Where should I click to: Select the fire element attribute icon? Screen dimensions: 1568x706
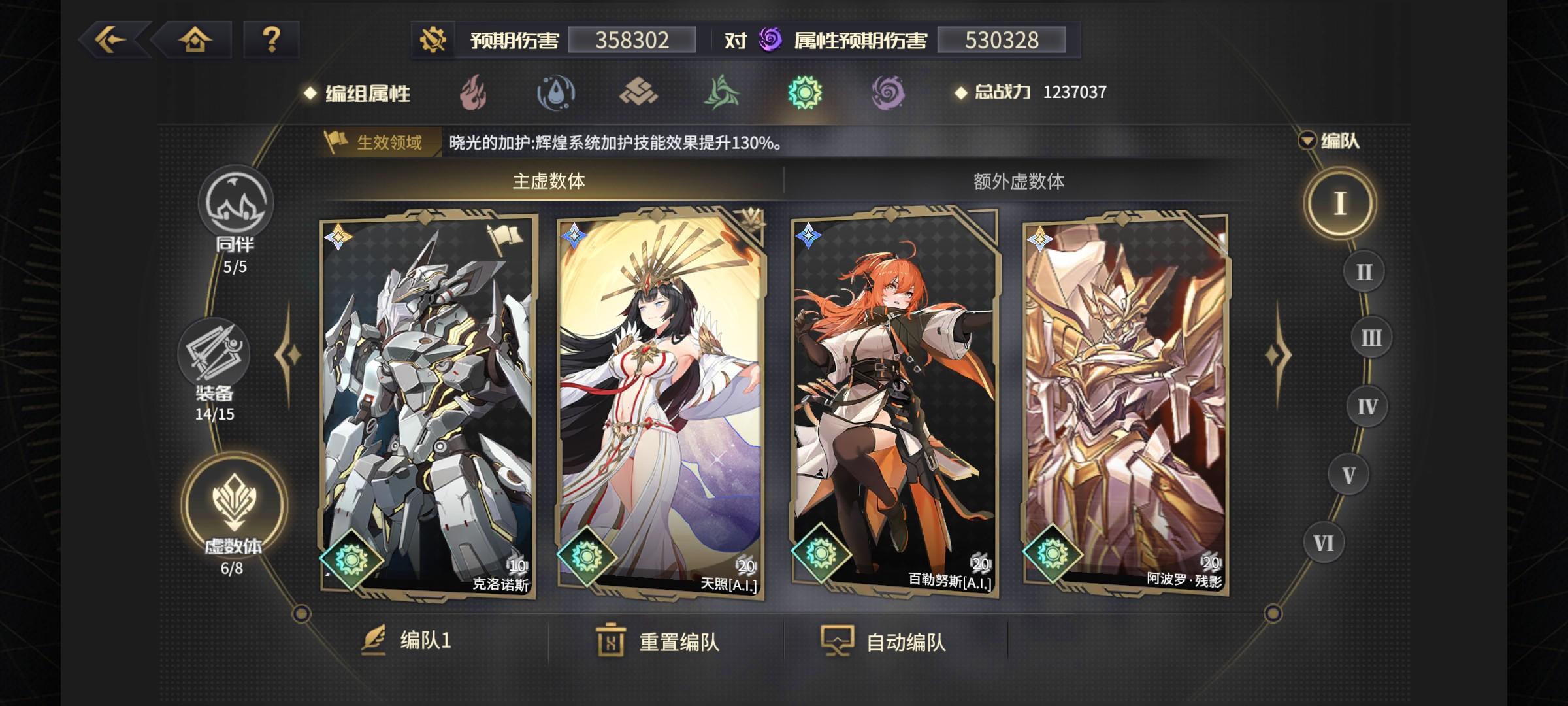[x=475, y=93]
